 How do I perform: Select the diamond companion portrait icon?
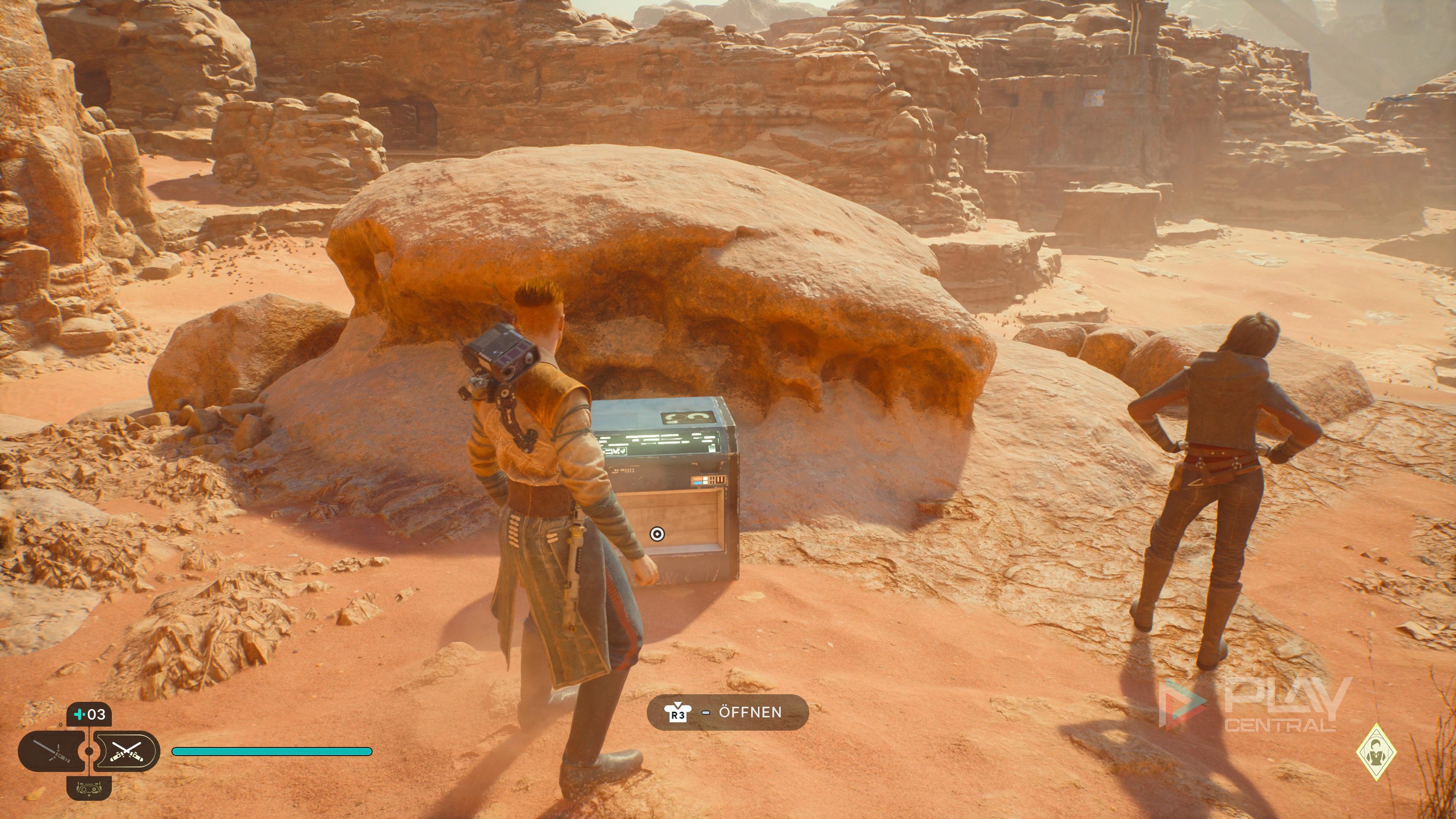coord(1376,752)
